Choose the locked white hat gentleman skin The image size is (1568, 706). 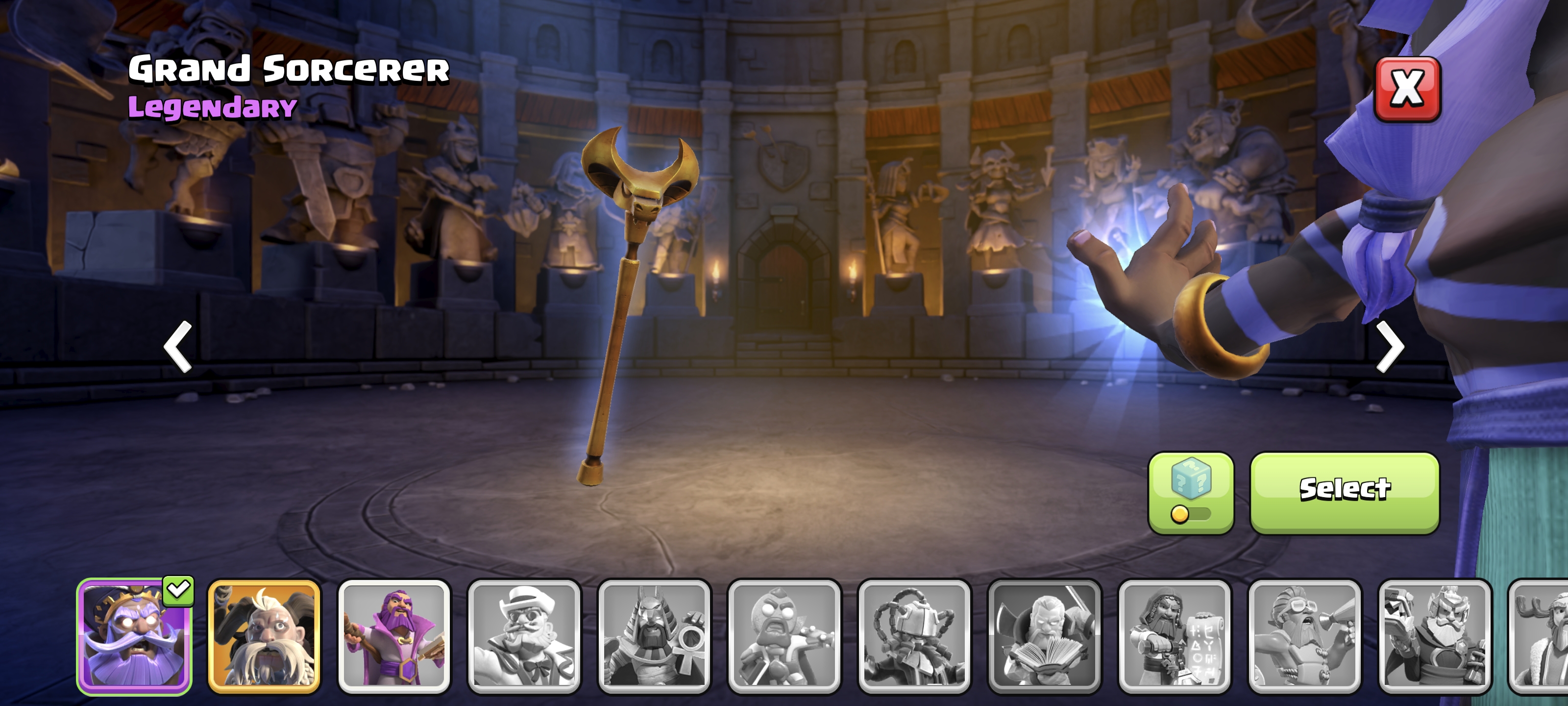coord(524,636)
